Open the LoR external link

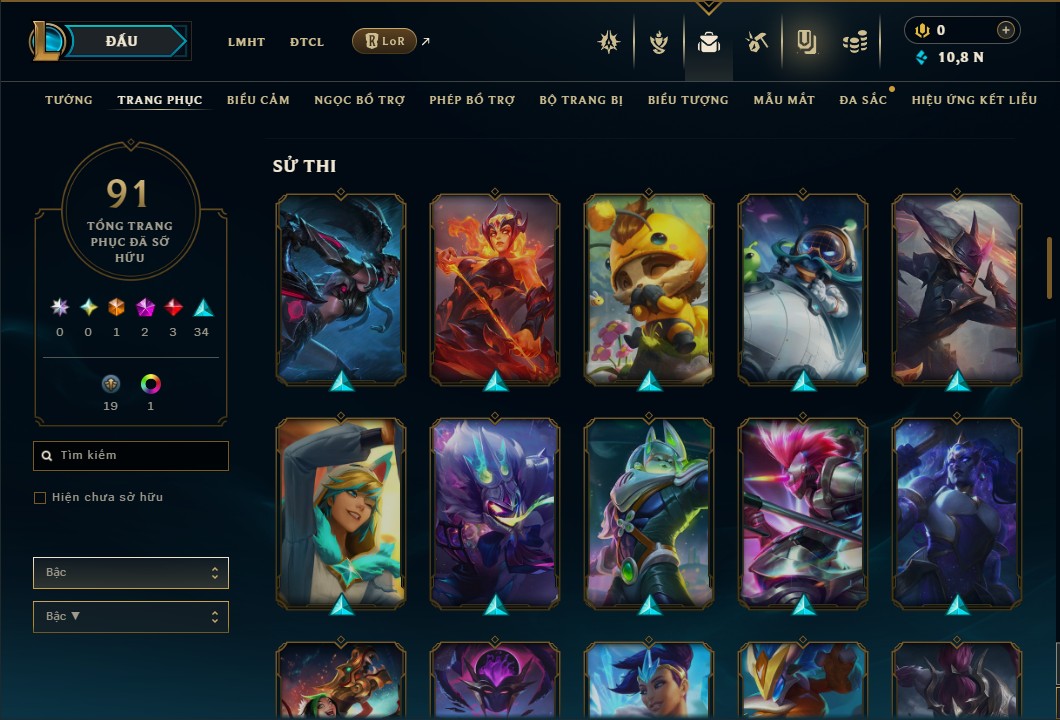[384, 41]
